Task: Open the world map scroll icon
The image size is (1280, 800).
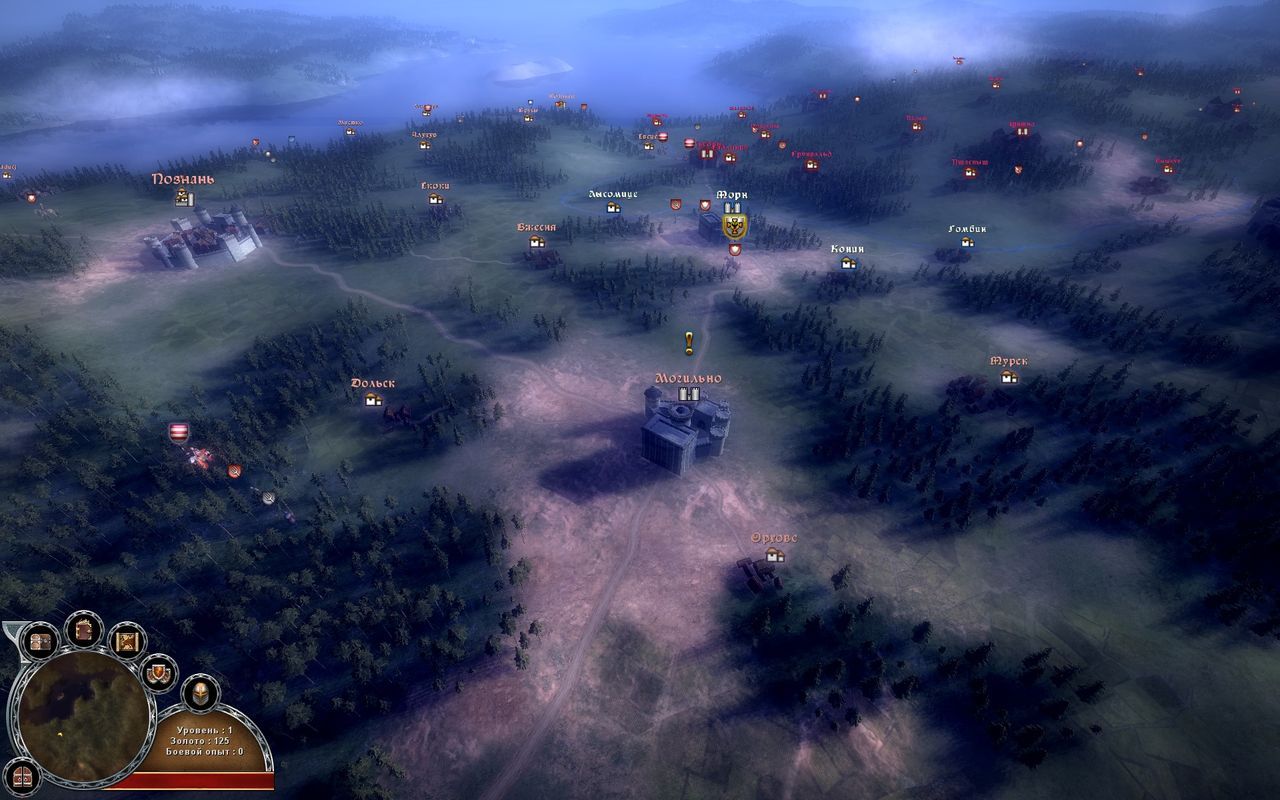Action: pos(125,641)
